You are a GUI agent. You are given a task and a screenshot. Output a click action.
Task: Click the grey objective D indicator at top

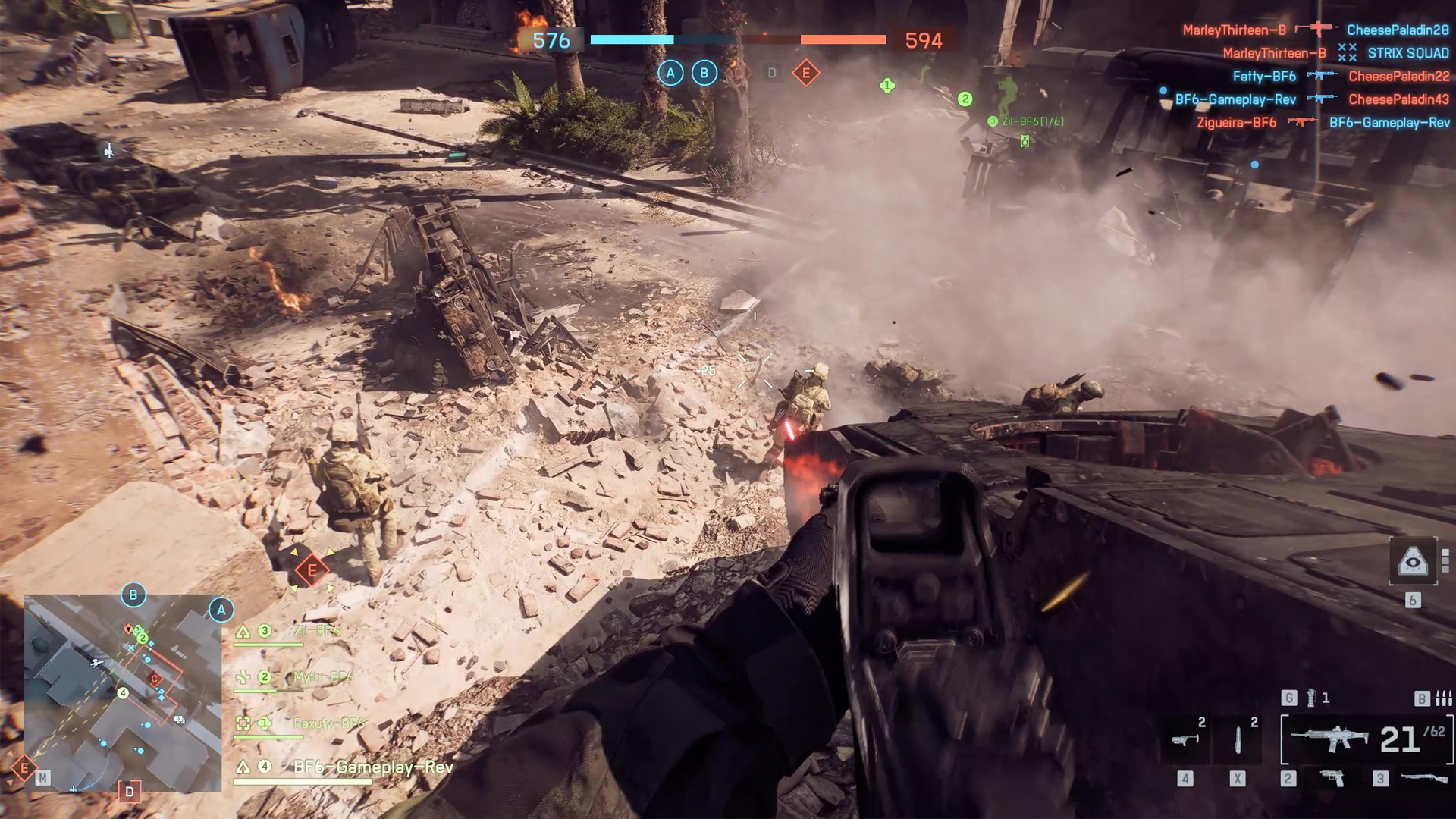tap(772, 74)
